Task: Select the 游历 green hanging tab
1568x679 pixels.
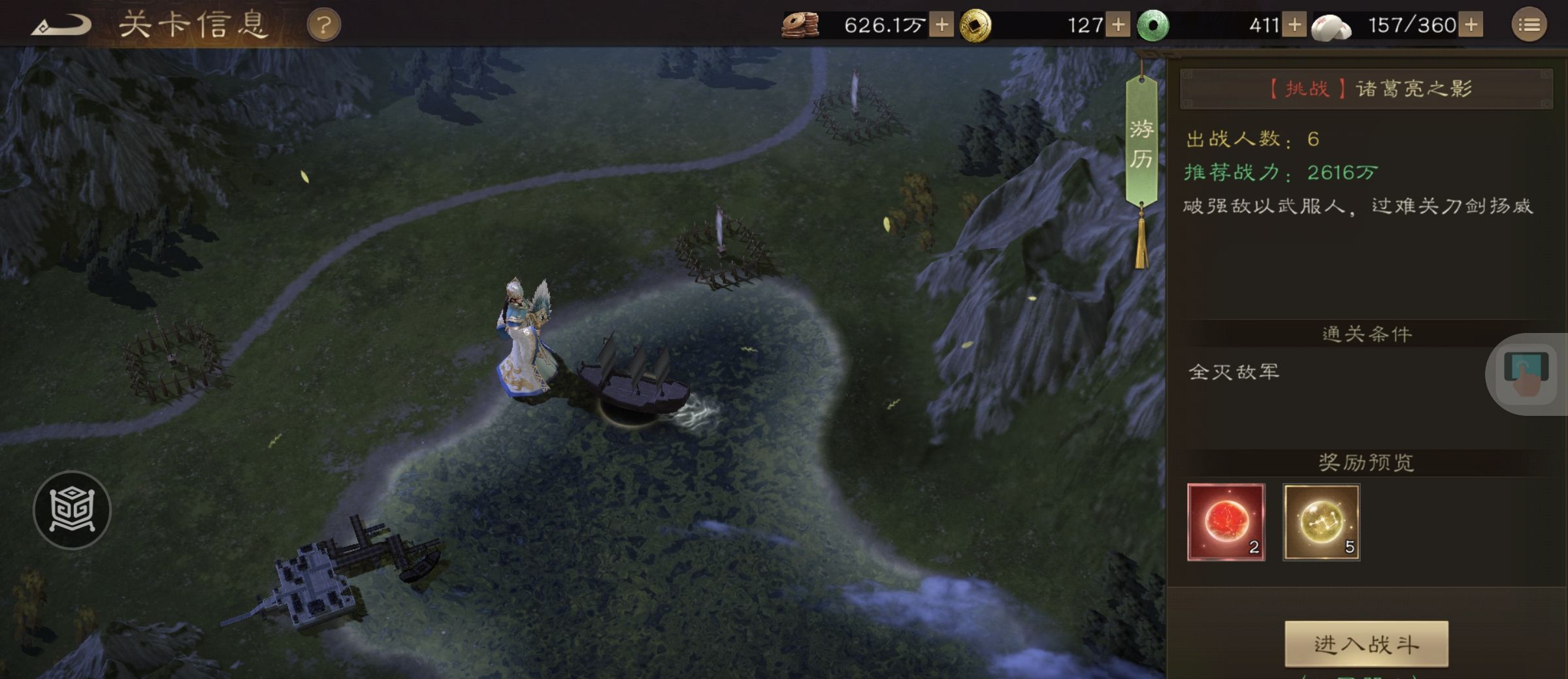Action: [x=1141, y=144]
